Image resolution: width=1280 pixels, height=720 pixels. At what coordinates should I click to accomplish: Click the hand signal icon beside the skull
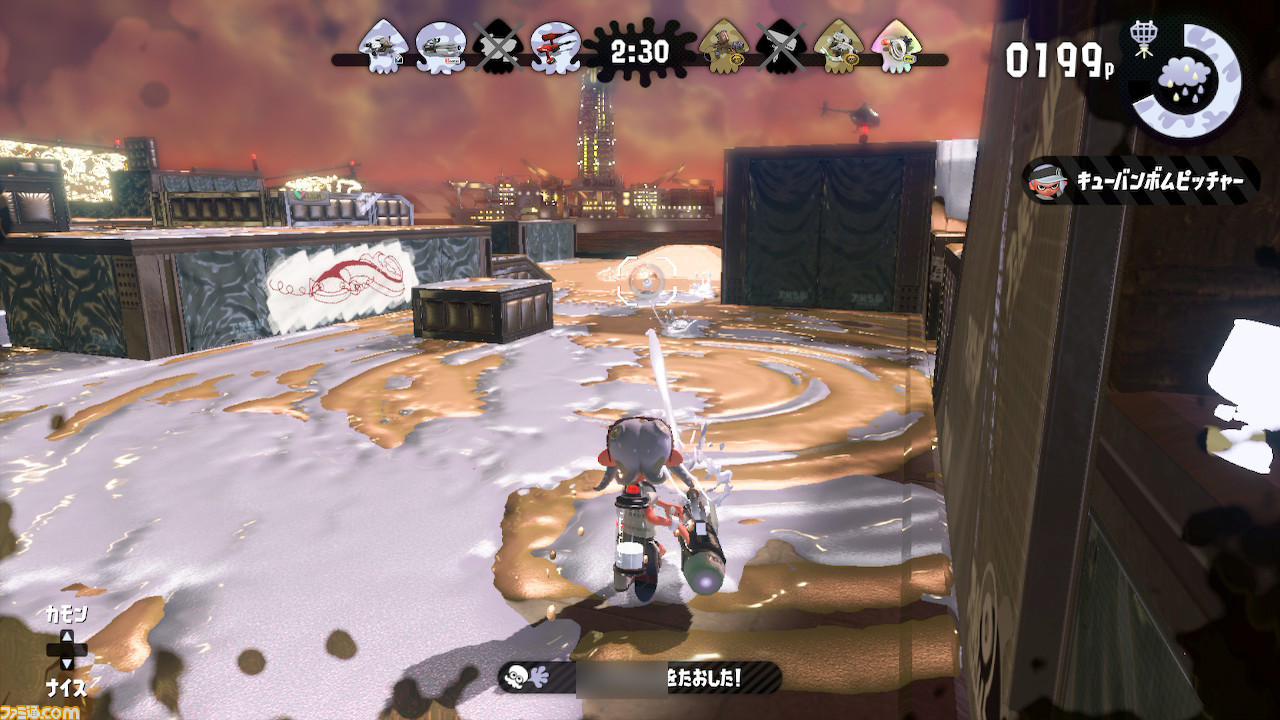click(x=537, y=677)
